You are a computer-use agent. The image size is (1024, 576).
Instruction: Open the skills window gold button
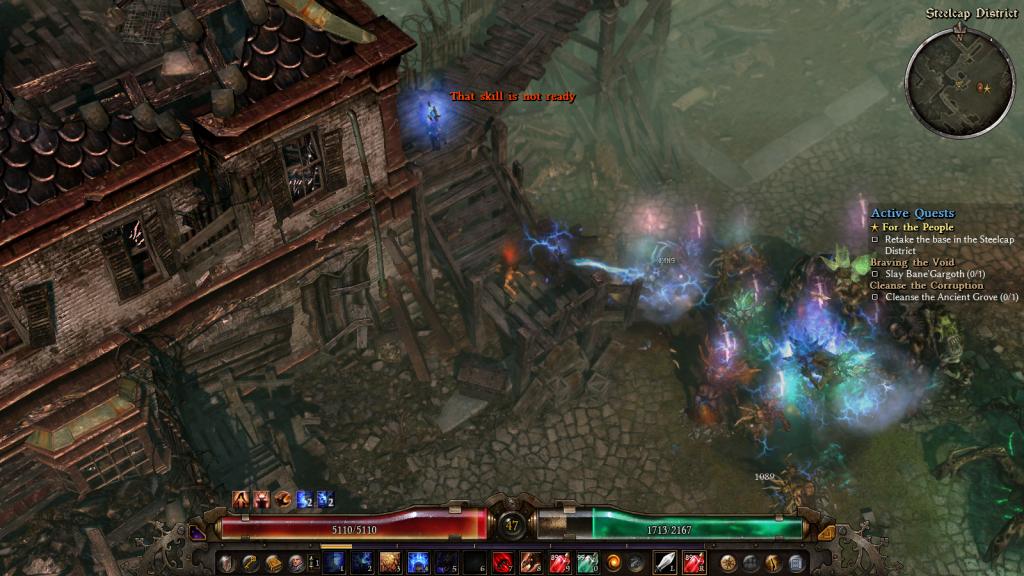click(250, 563)
